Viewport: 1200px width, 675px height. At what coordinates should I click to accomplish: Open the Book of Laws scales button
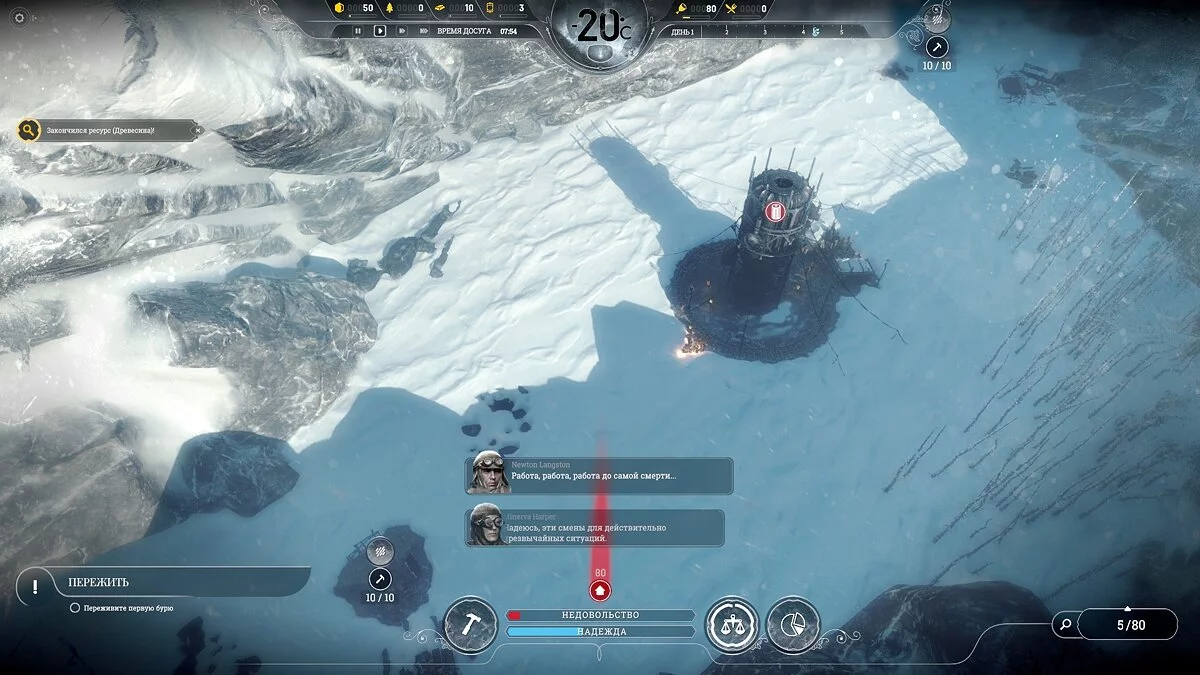tap(731, 625)
